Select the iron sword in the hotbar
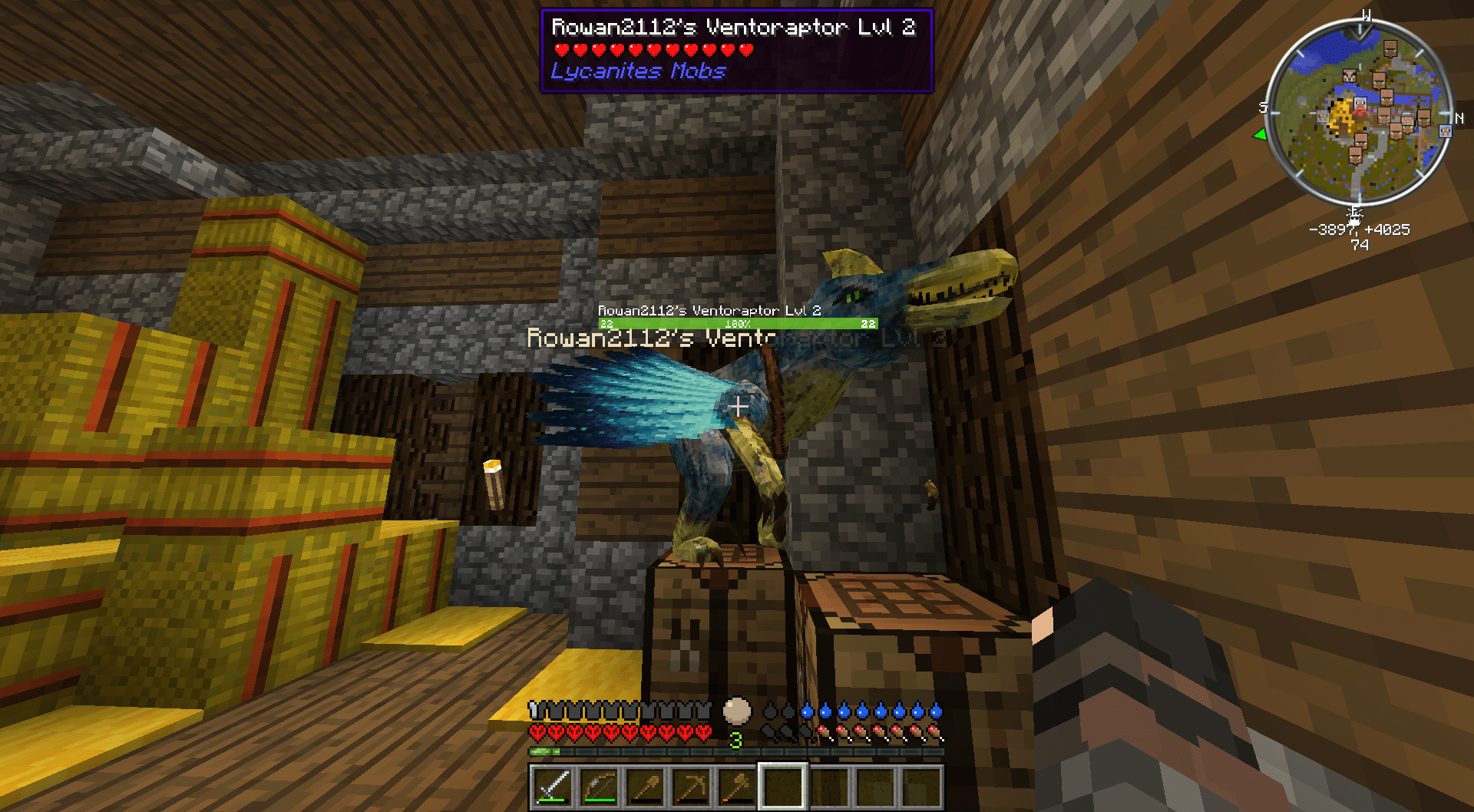Viewport: 1474px width, 812px height. [554, 787]
